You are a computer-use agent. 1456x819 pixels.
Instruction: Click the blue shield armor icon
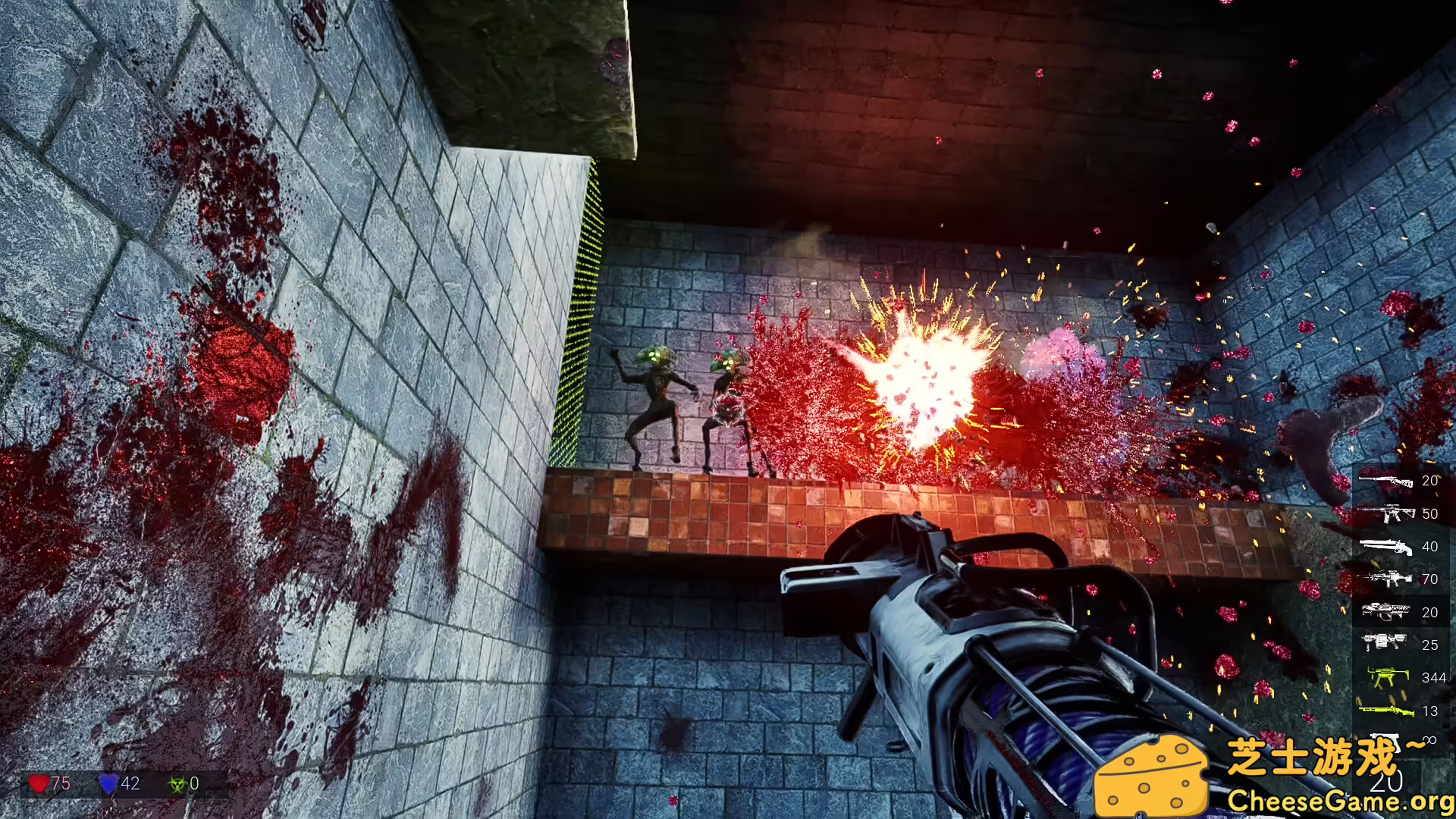108,783
